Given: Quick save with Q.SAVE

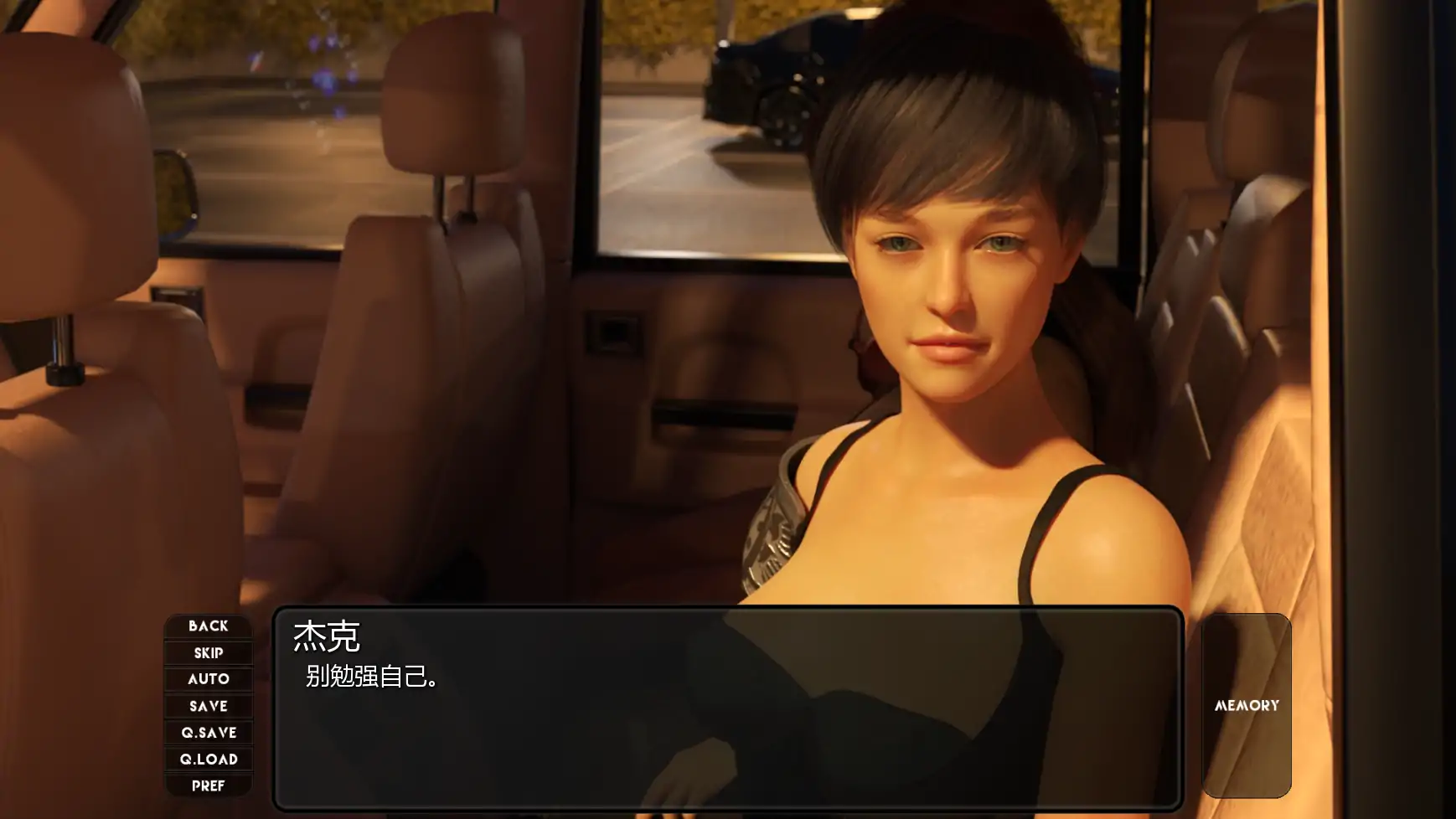Looking at the screenshot, I should click(x=209, y=733).
